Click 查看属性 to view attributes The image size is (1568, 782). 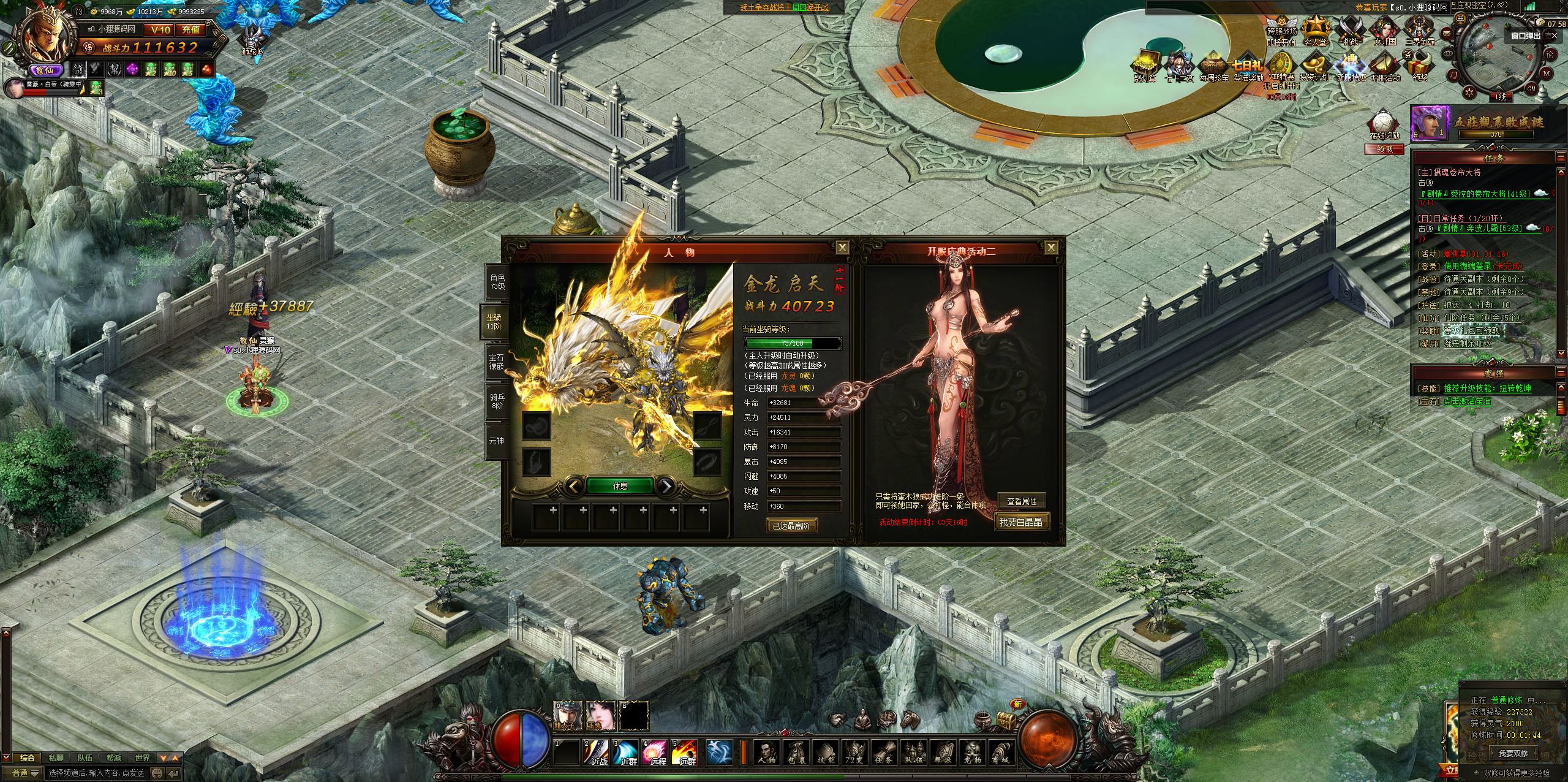point(1021,501)
